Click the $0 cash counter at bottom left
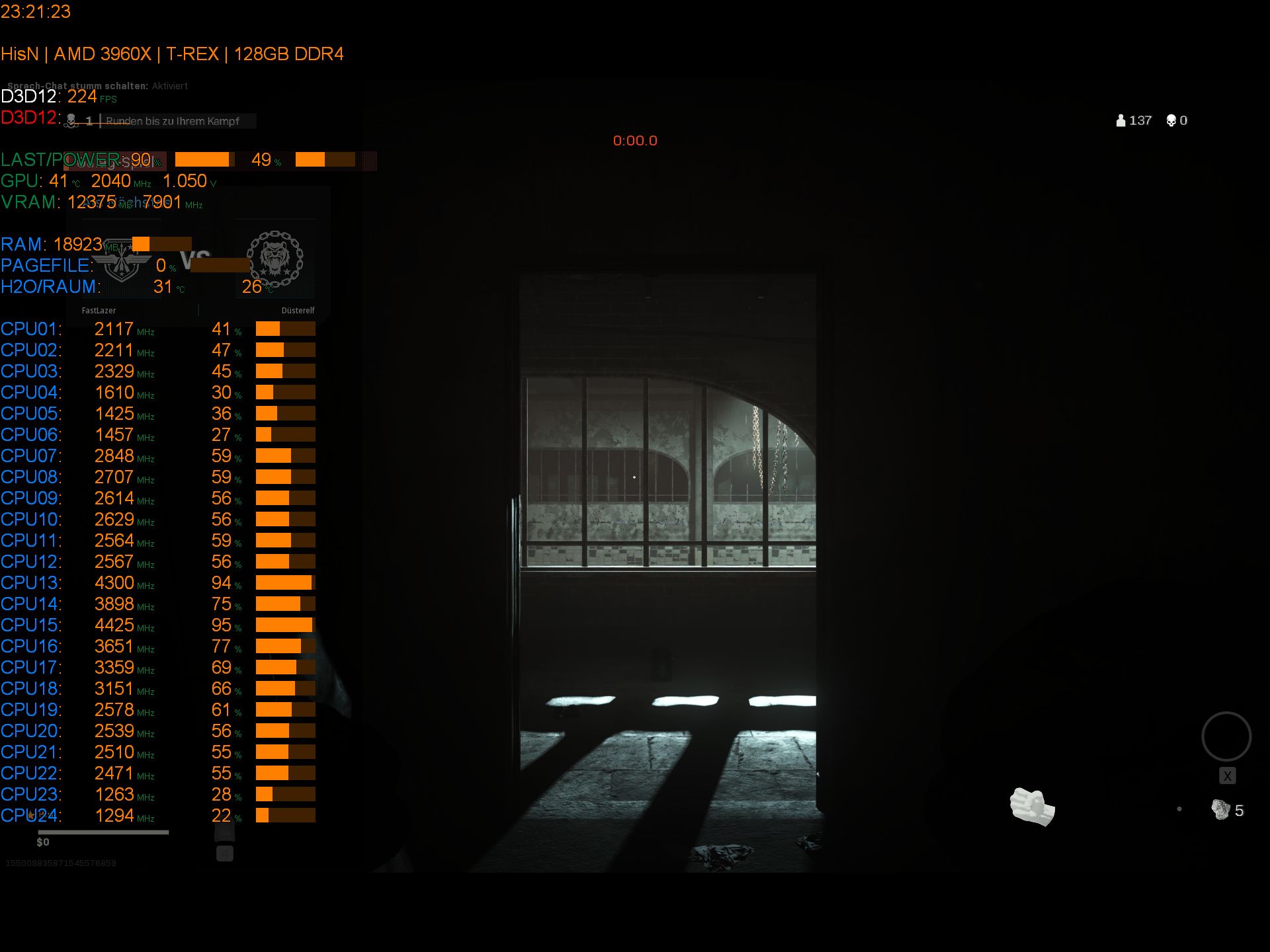Viewport: 1270px width, 952px height. click(x=44, y=842)
